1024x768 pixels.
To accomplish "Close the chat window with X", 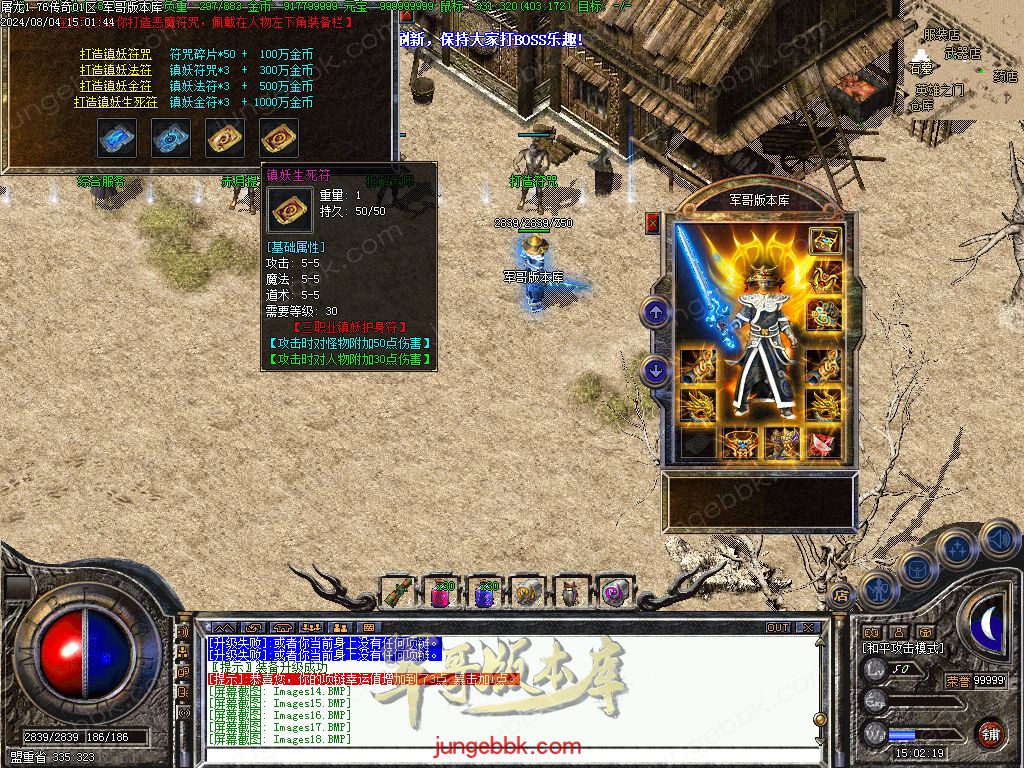I will tap(808, 628).
